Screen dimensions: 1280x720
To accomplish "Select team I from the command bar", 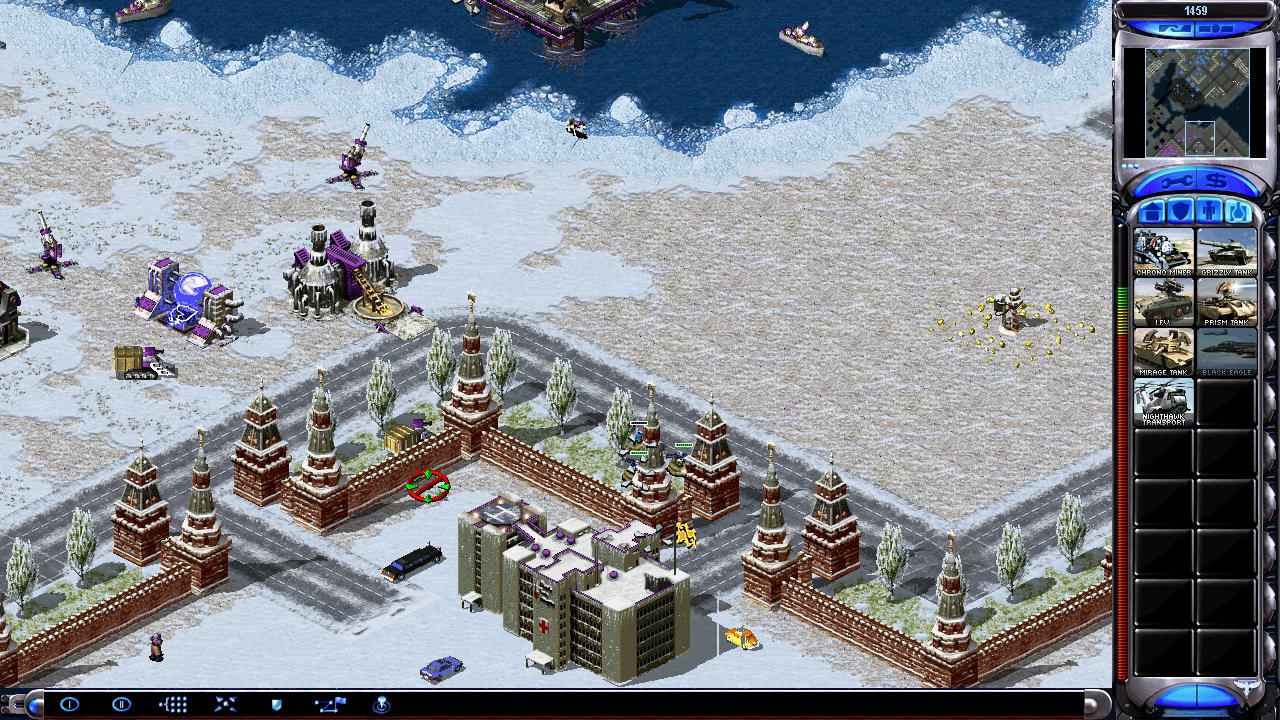I will 69,704.
